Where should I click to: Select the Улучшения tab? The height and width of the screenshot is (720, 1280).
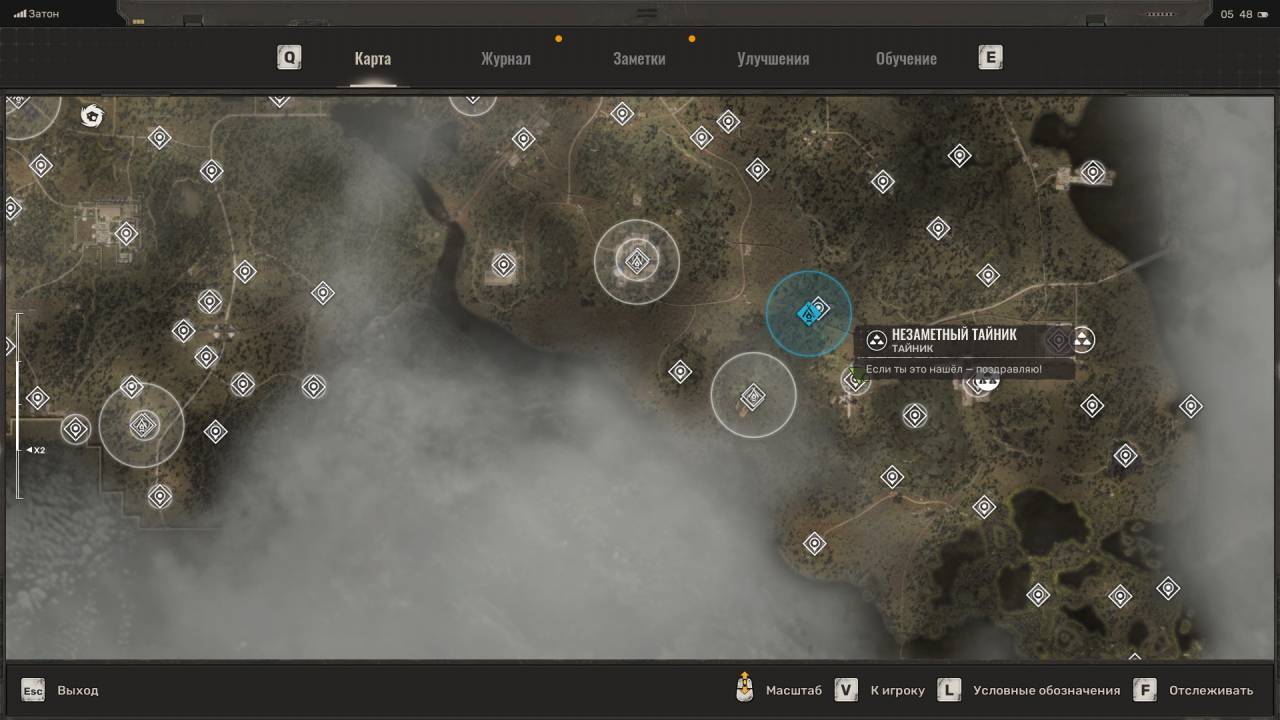point(773,58)
